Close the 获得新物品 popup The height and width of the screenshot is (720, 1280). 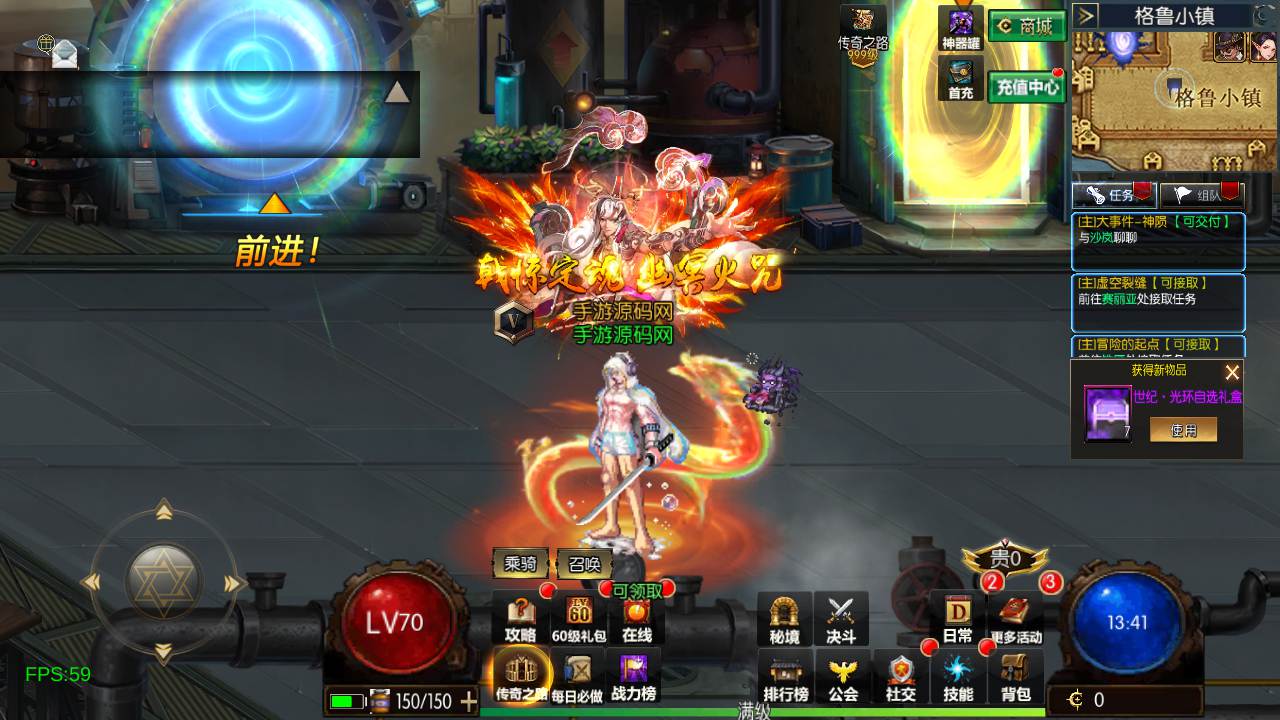pos(1232,373)
